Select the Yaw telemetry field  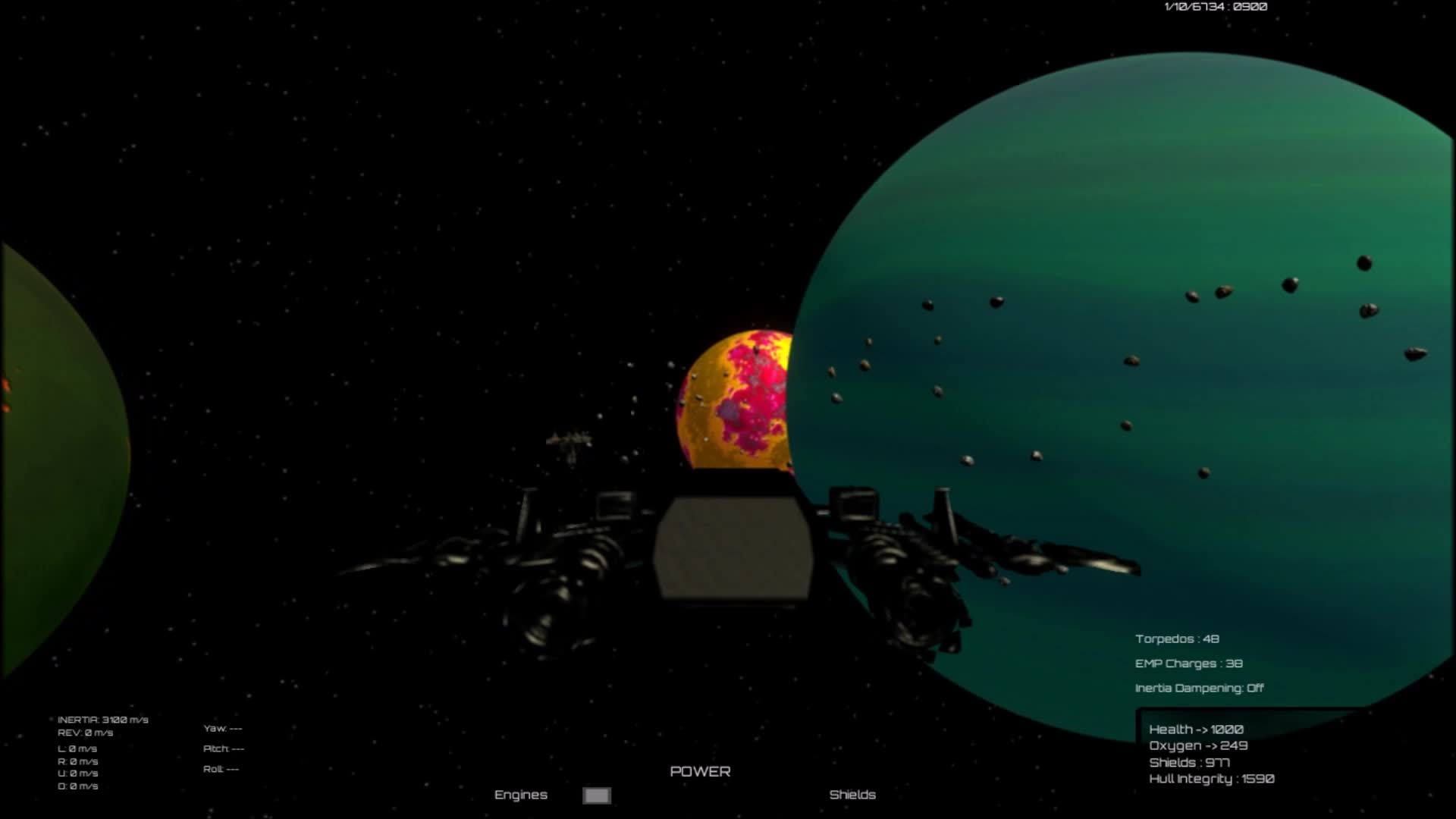225,728
